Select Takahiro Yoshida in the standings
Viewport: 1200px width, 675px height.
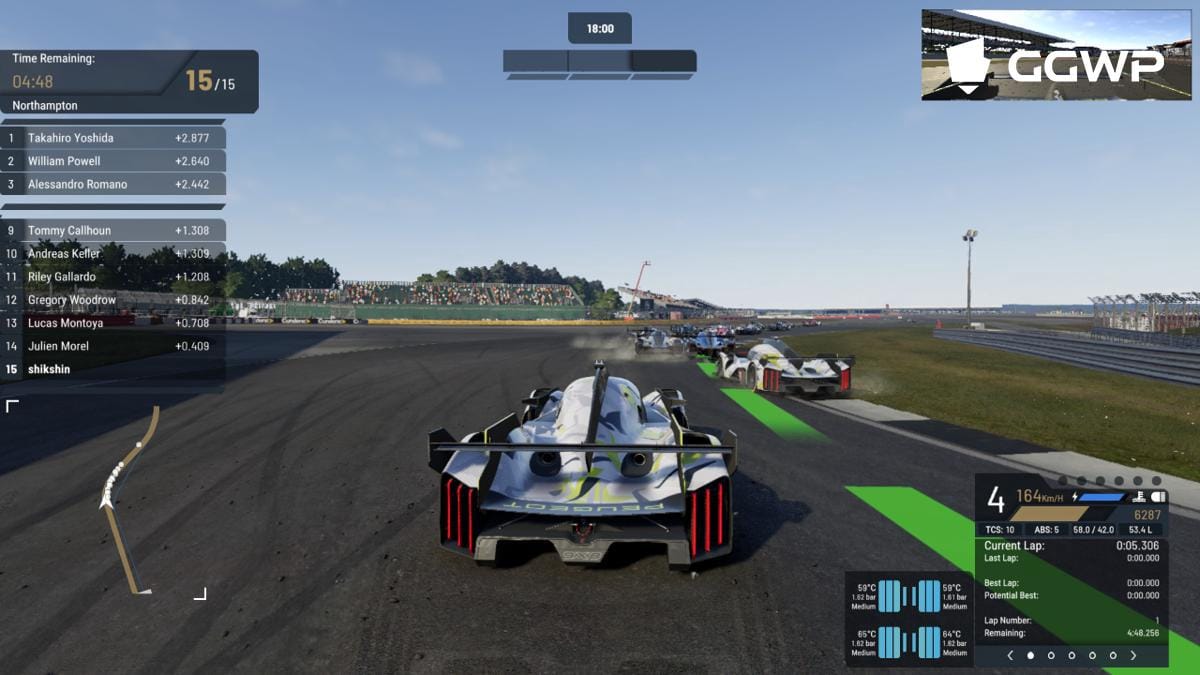[113, 138]
